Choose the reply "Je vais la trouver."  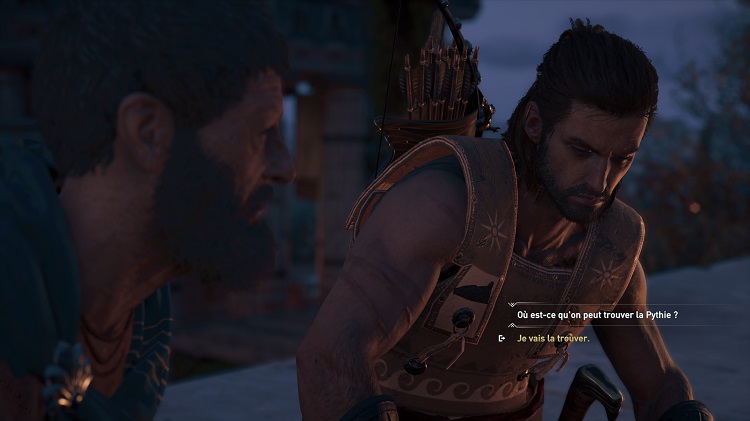(553, 338)
